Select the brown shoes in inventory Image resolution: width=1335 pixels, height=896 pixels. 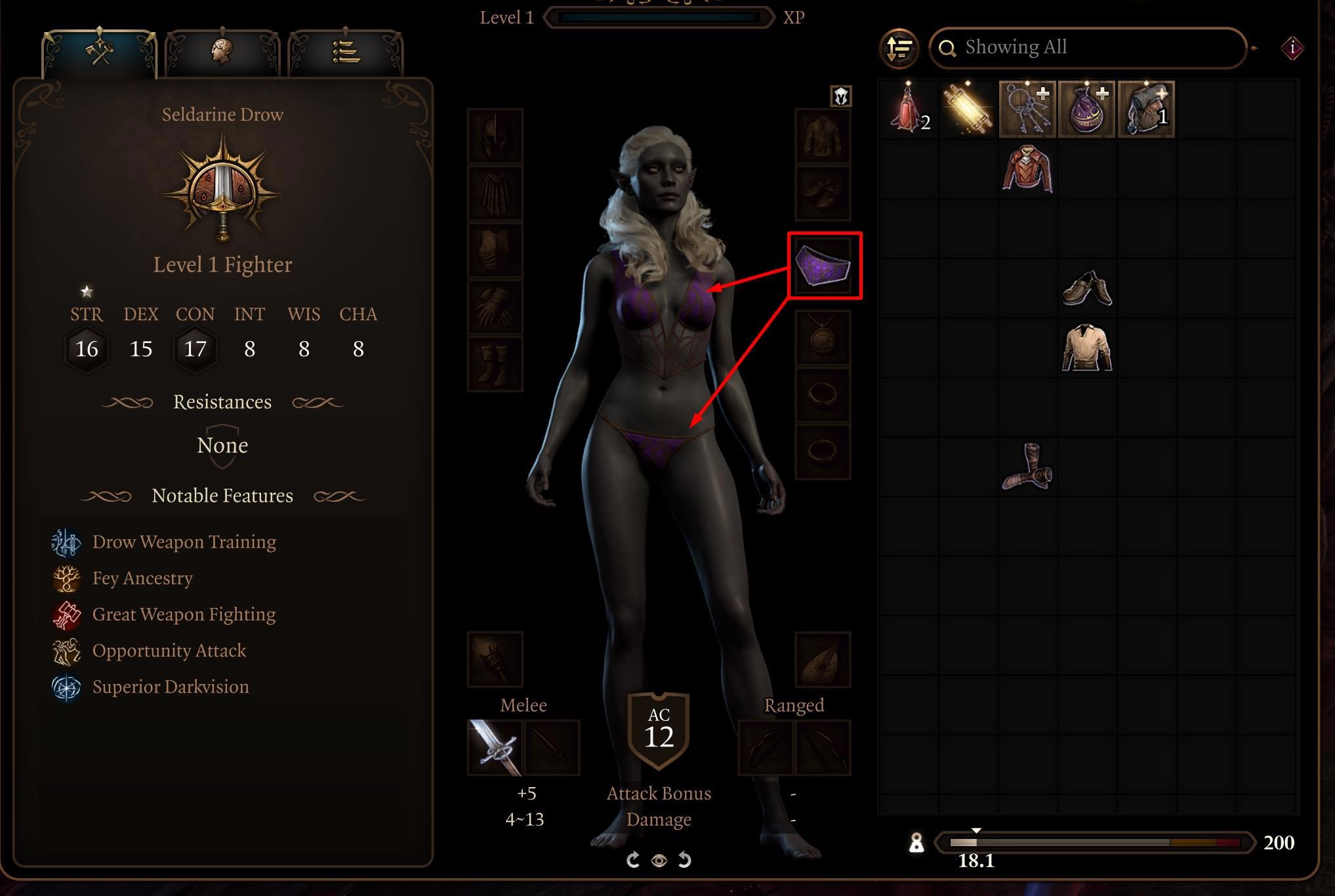tap(1086, 289)
